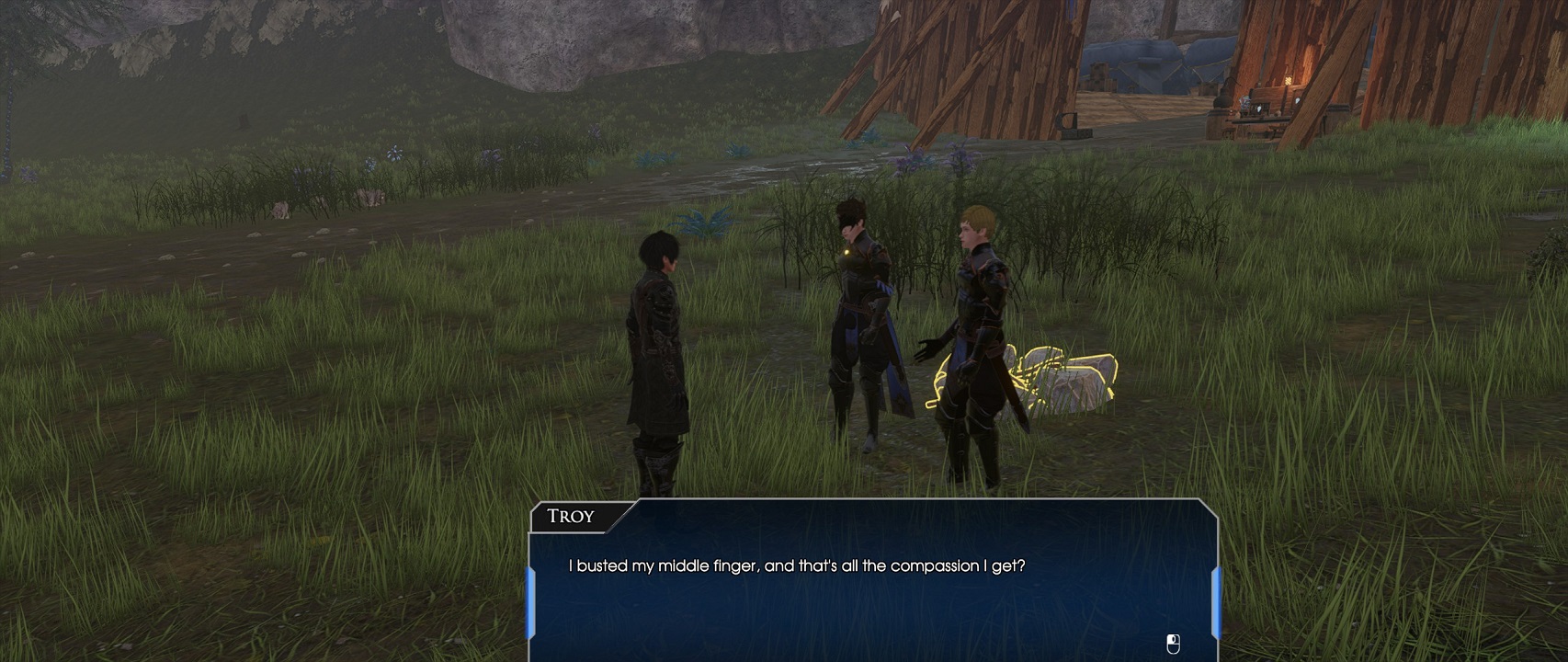Click the mouse continue indicator in dialogue
The height and width of the screenshot is (662, 1568).
click(x=1173, y=644)
